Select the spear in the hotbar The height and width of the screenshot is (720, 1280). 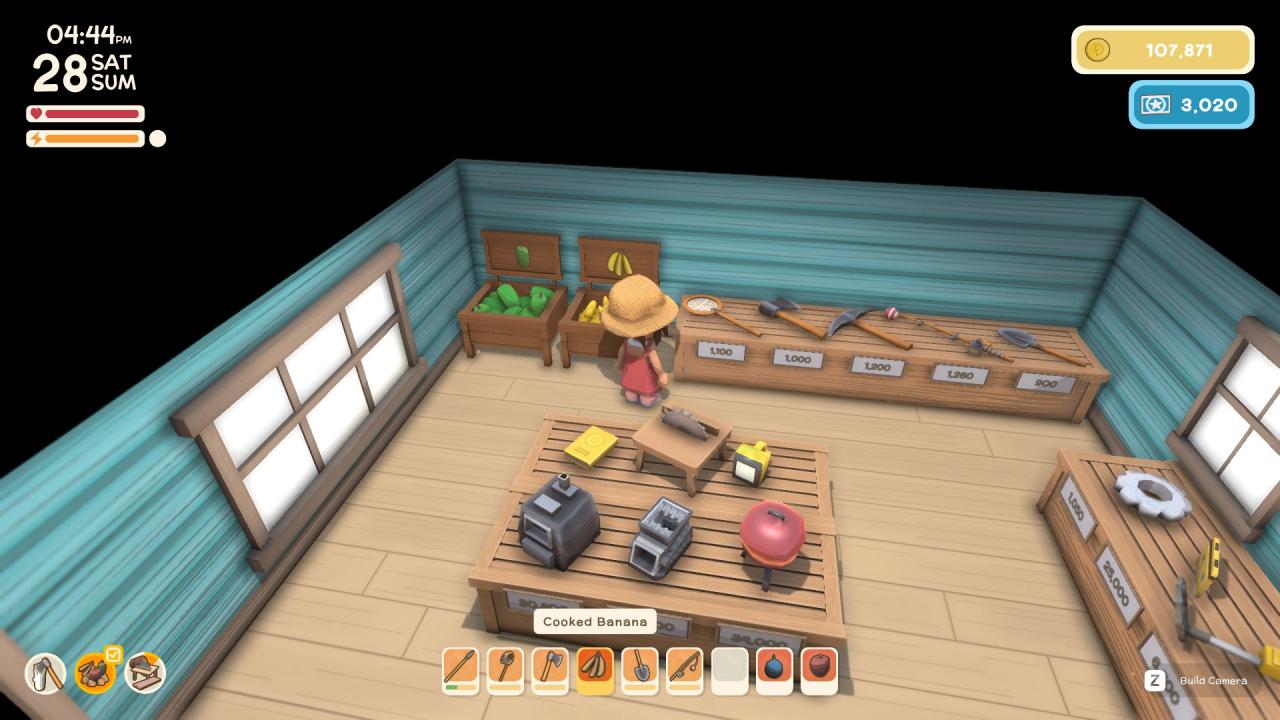[460, 668]
